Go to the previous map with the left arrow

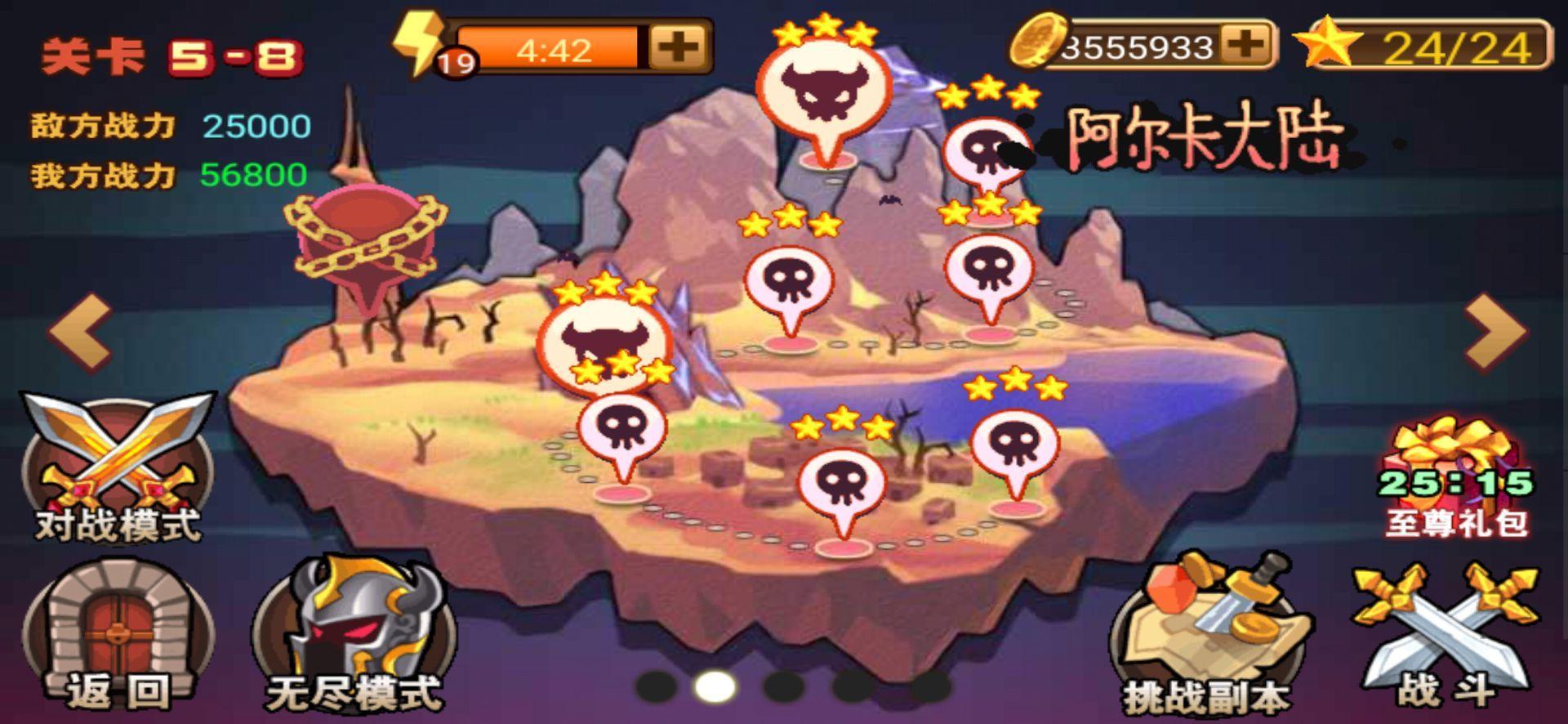81,332
